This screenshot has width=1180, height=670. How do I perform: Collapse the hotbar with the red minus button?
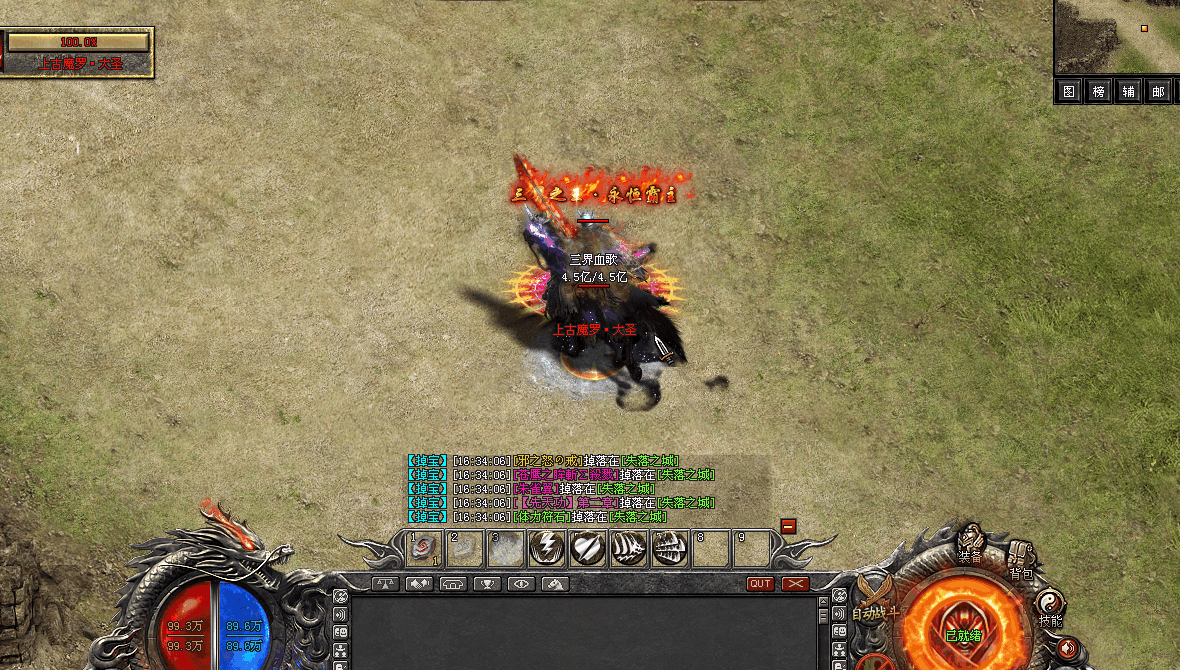pos(788,526)
